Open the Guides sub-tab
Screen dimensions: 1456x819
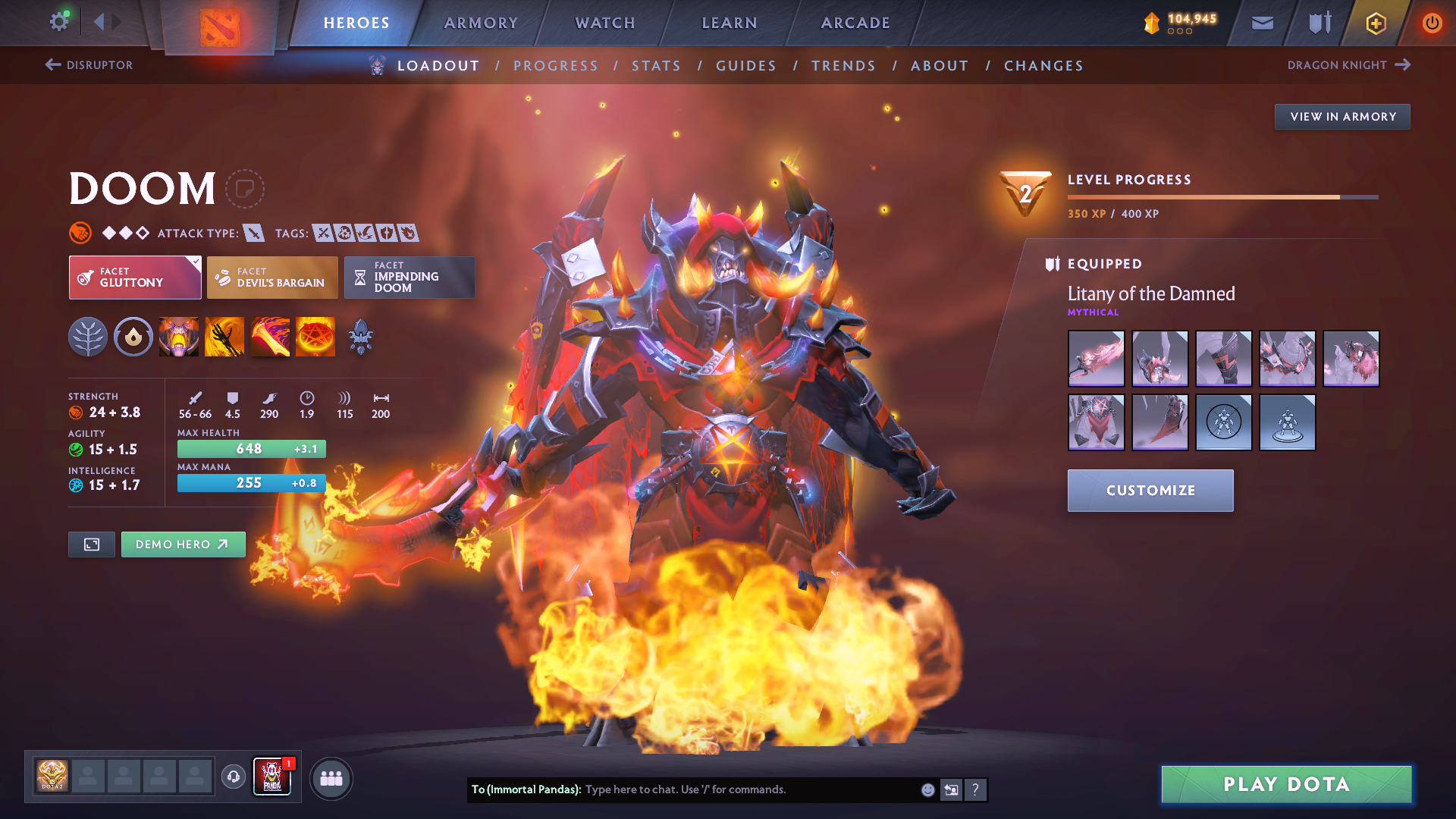click(x=746, y=66)
